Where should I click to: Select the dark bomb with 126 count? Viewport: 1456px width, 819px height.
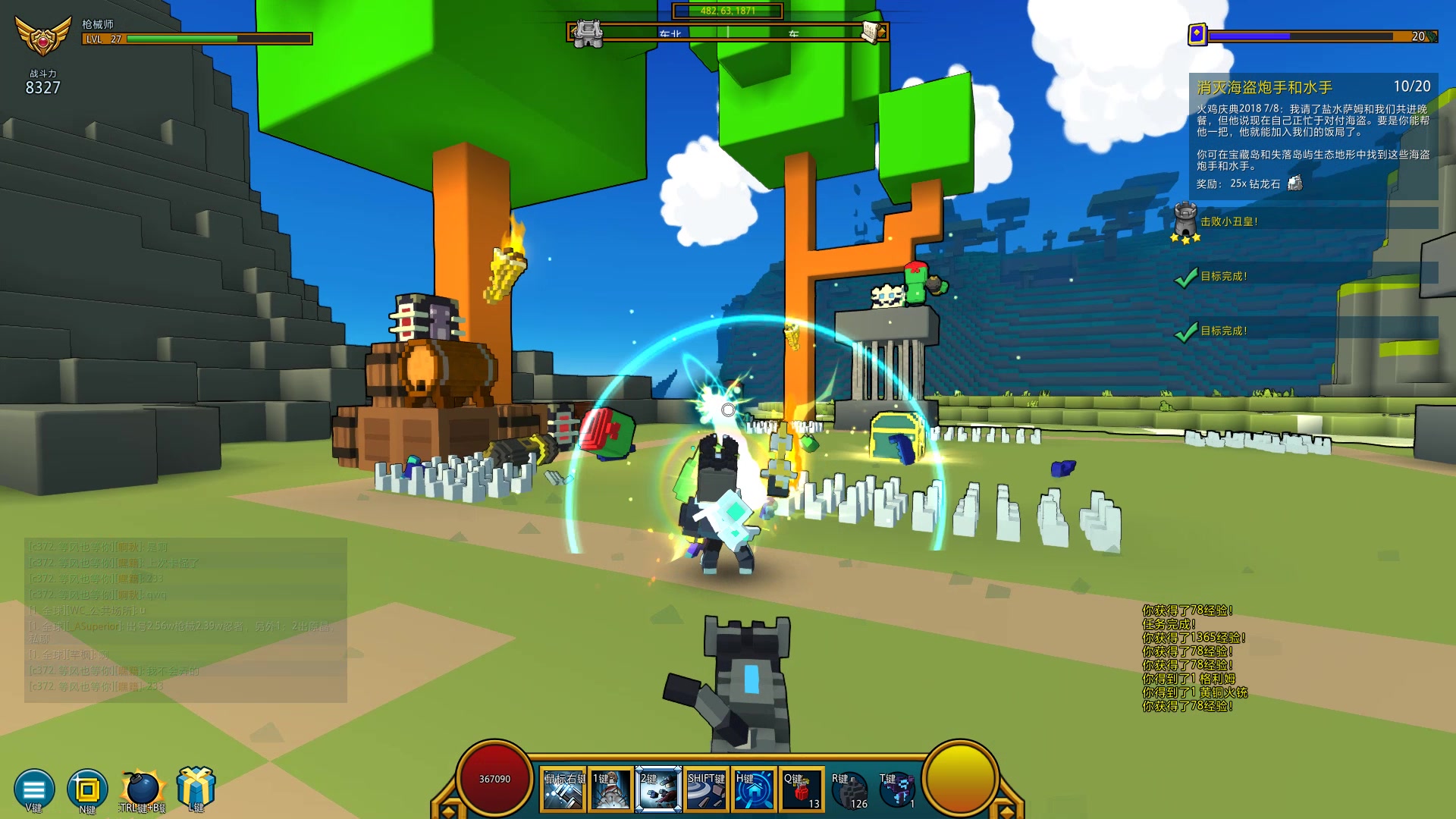849,790
